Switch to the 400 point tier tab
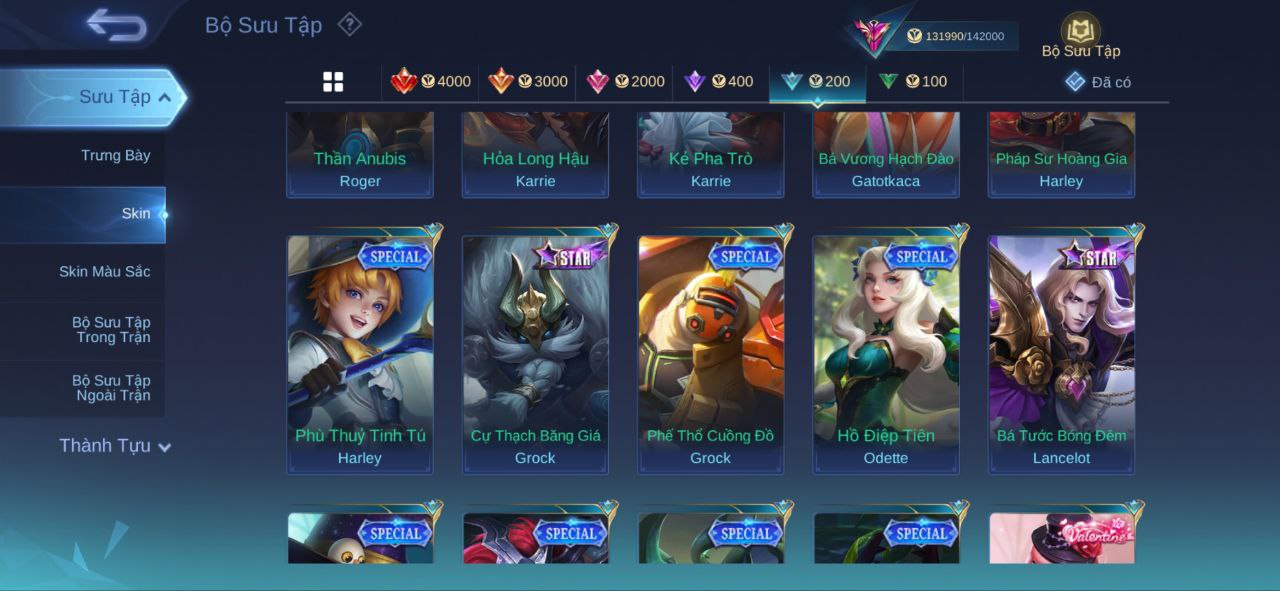This screenshot has width=1280, height=591. (719, 82)
